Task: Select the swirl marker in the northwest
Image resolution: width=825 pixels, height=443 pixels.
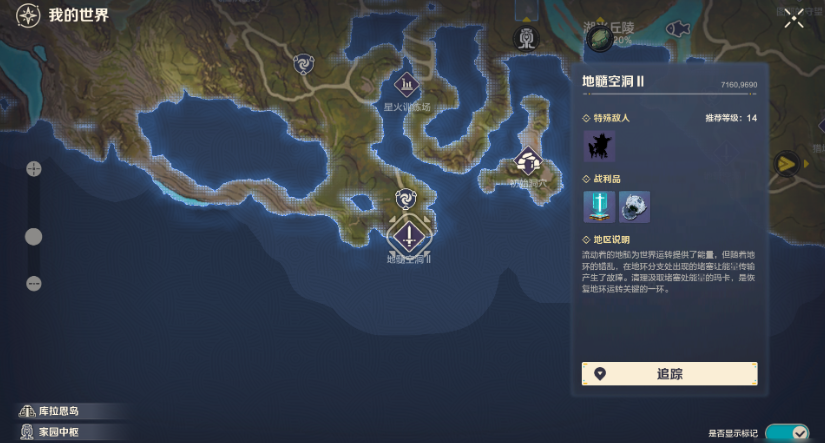Action: pos(302,64)
